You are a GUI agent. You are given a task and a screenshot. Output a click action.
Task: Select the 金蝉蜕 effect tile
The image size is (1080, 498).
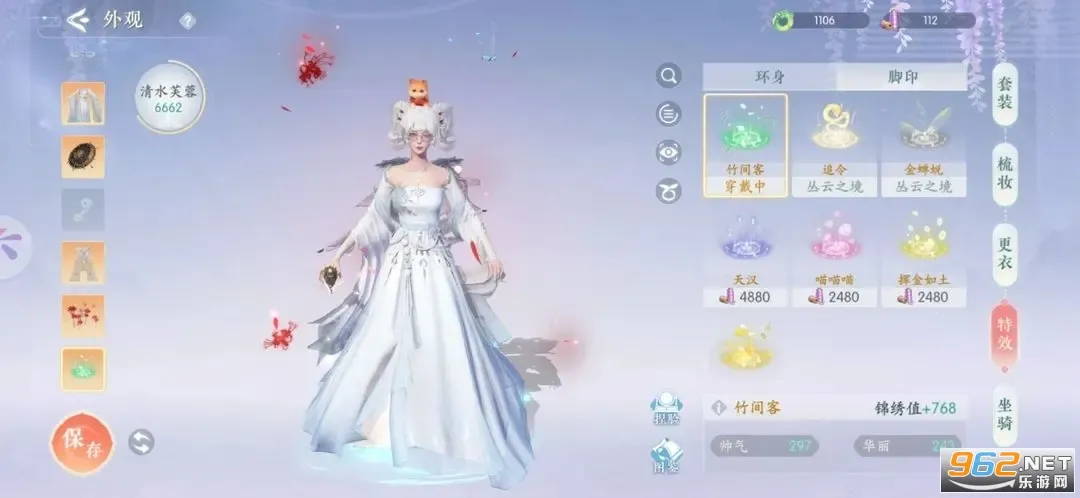click(923, 144)
